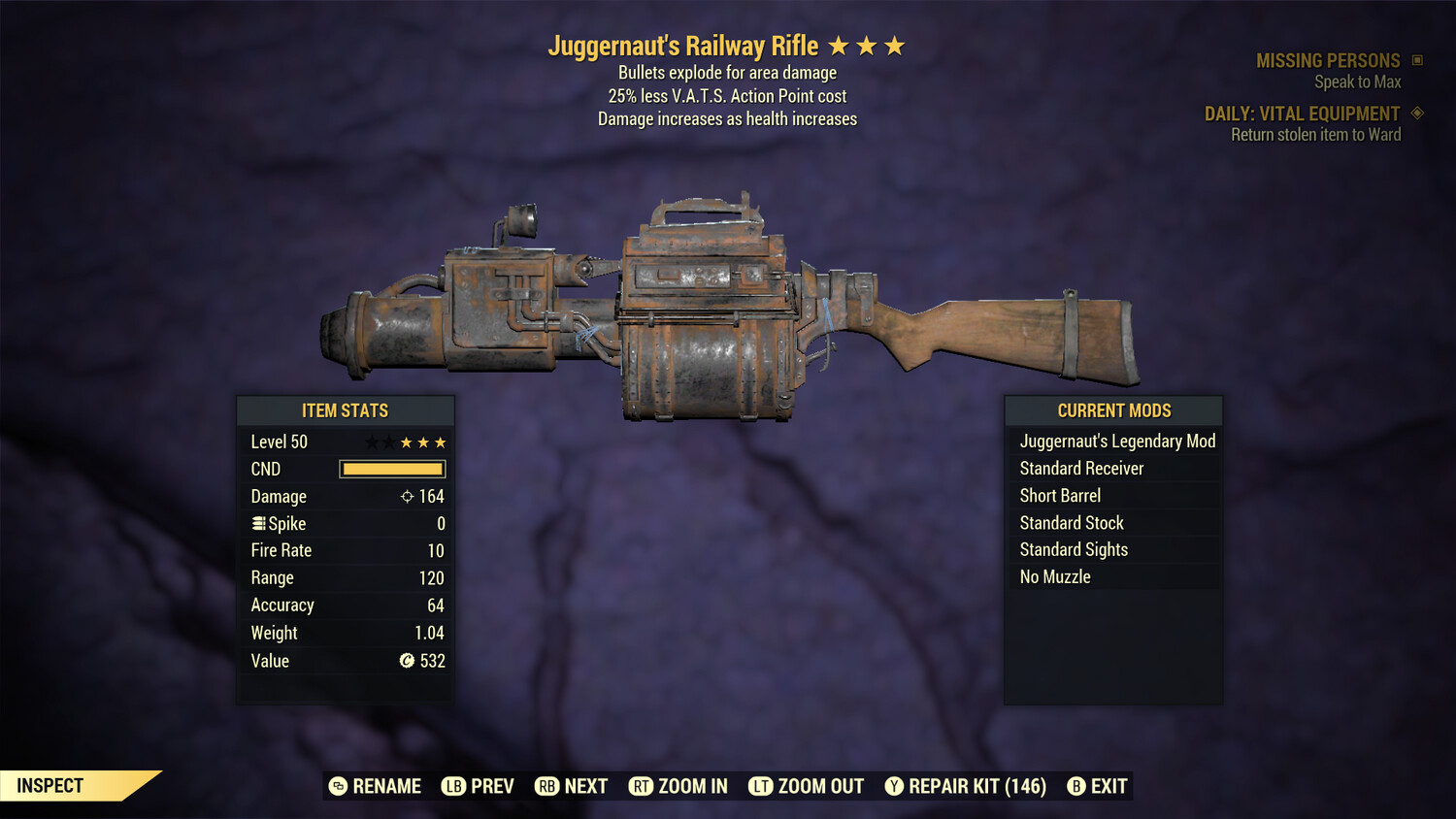Click the B Exit prompt icon

1075,786
